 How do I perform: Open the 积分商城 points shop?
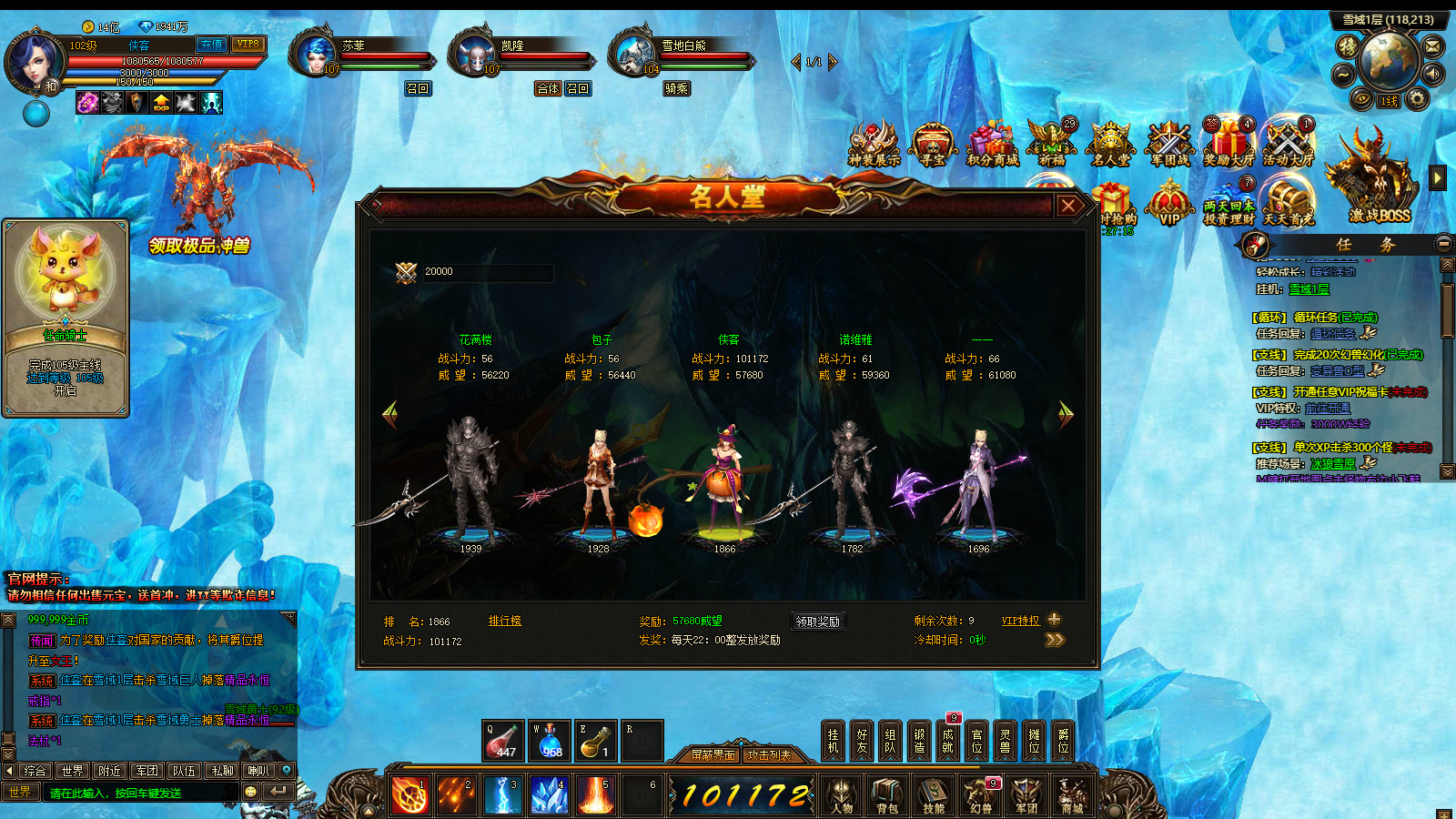[992, 146]
